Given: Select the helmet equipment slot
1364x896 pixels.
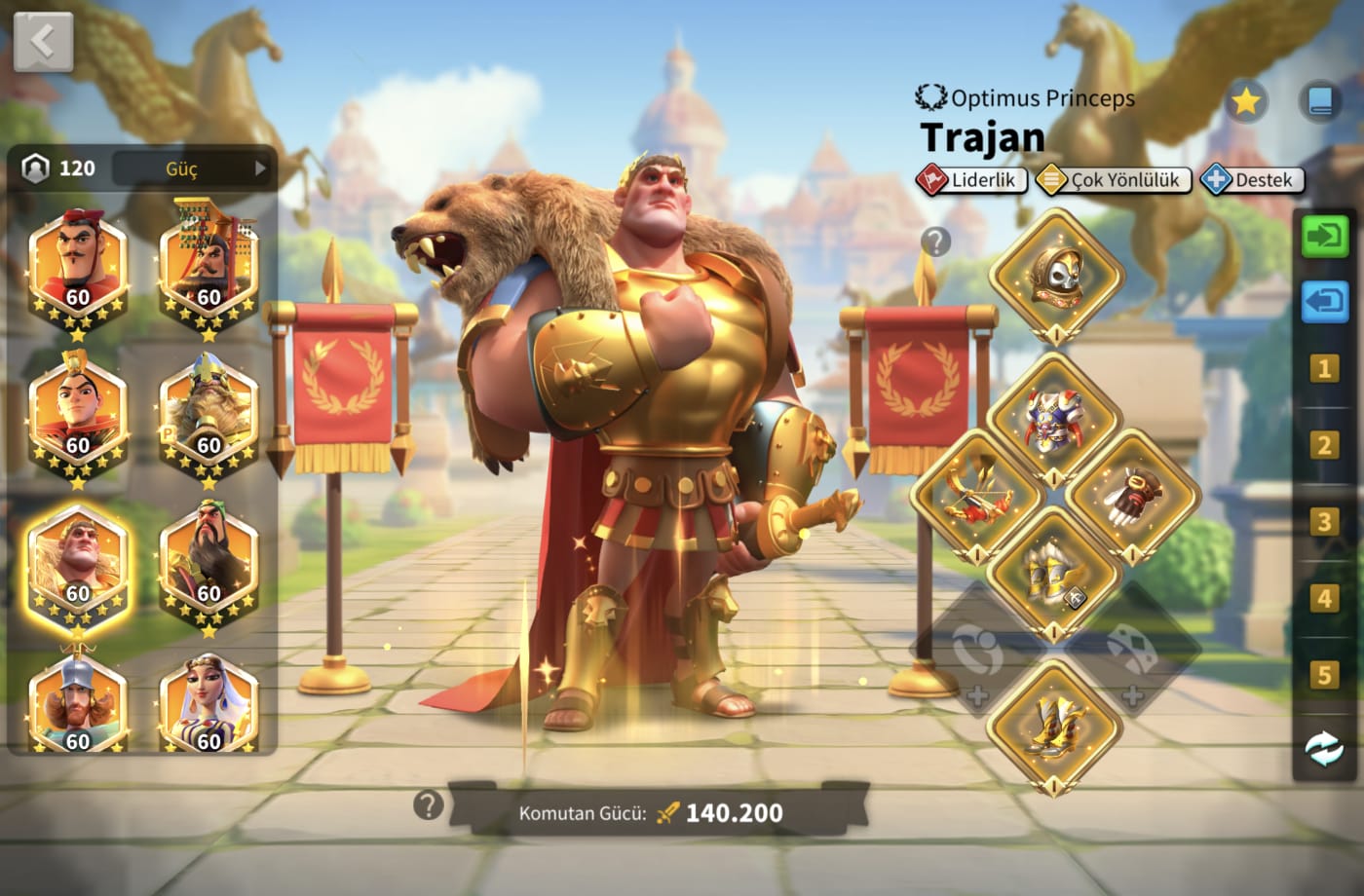Looking at the screenshot, I should pos(1056,276).
